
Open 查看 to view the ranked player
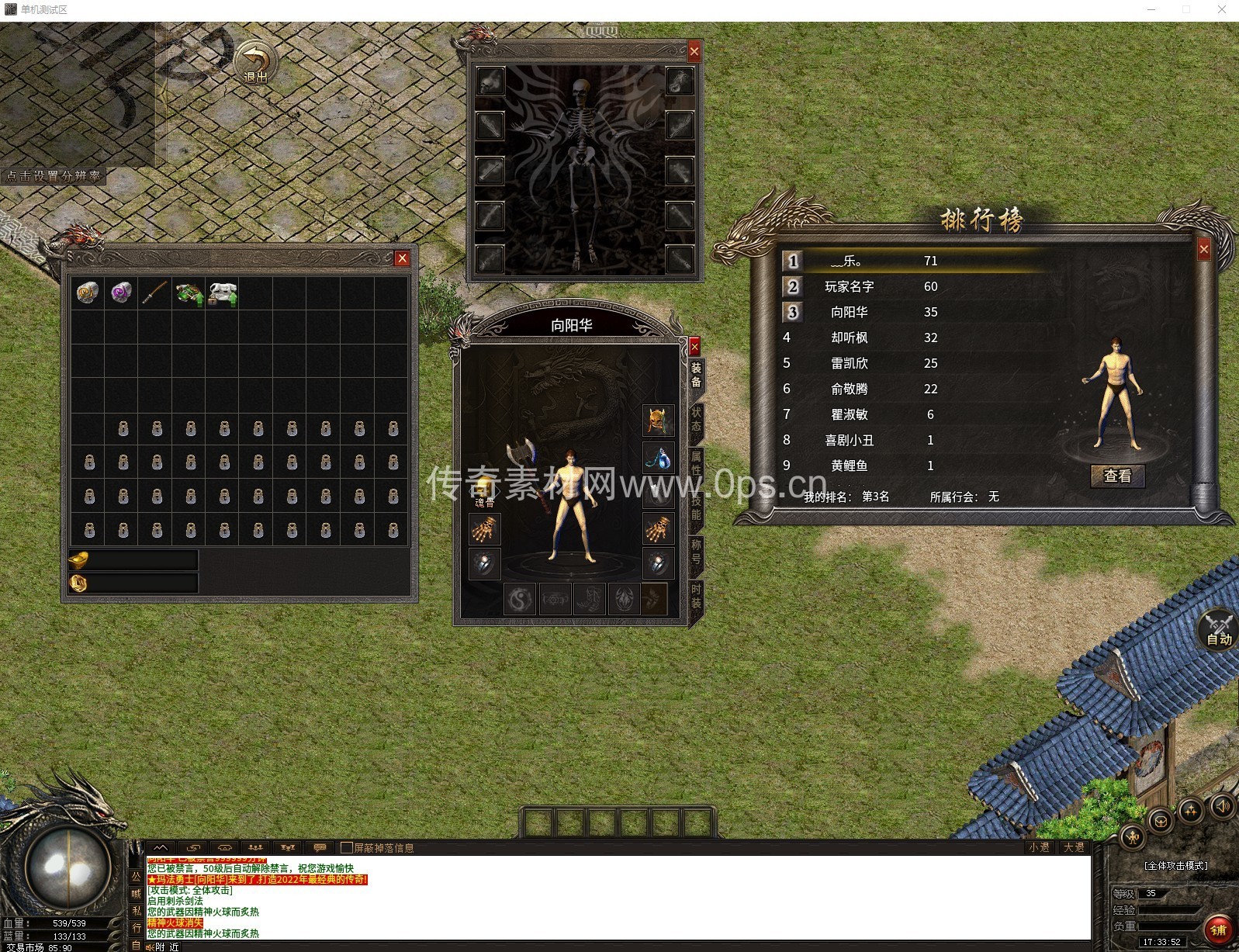coord(1117,476)
